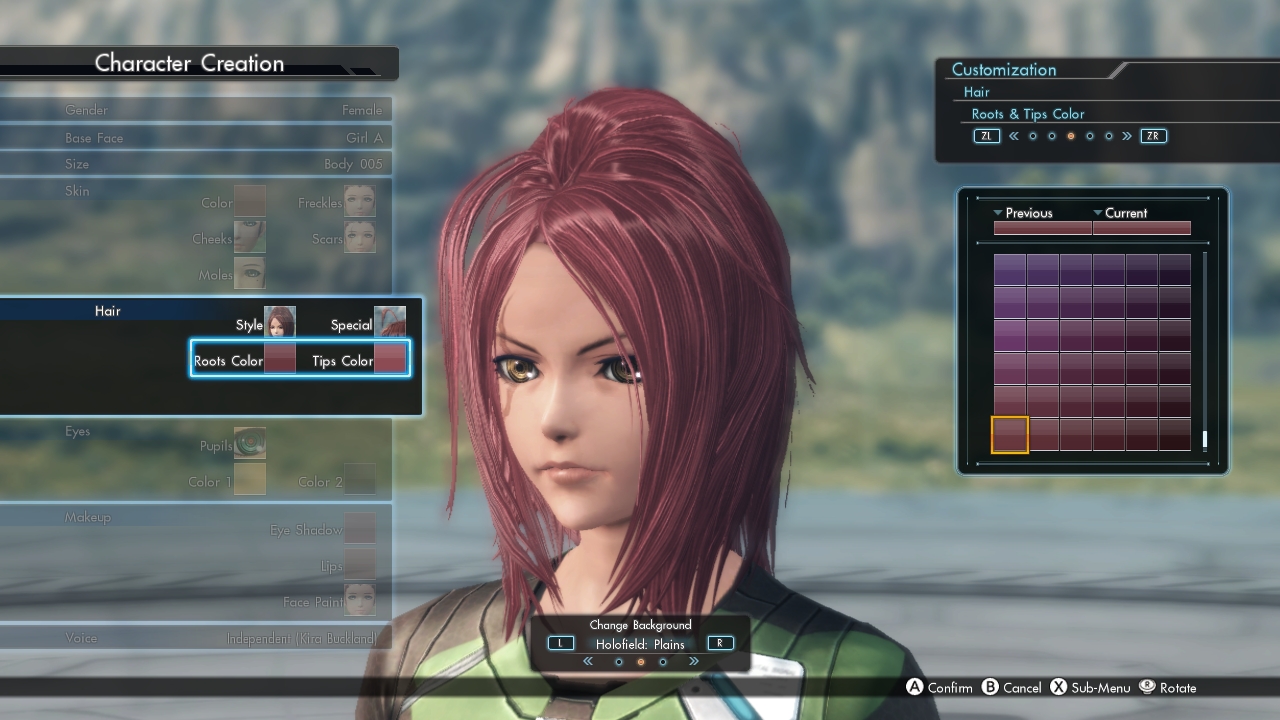Select the eye Color 1 swatch

click(250, 479)
